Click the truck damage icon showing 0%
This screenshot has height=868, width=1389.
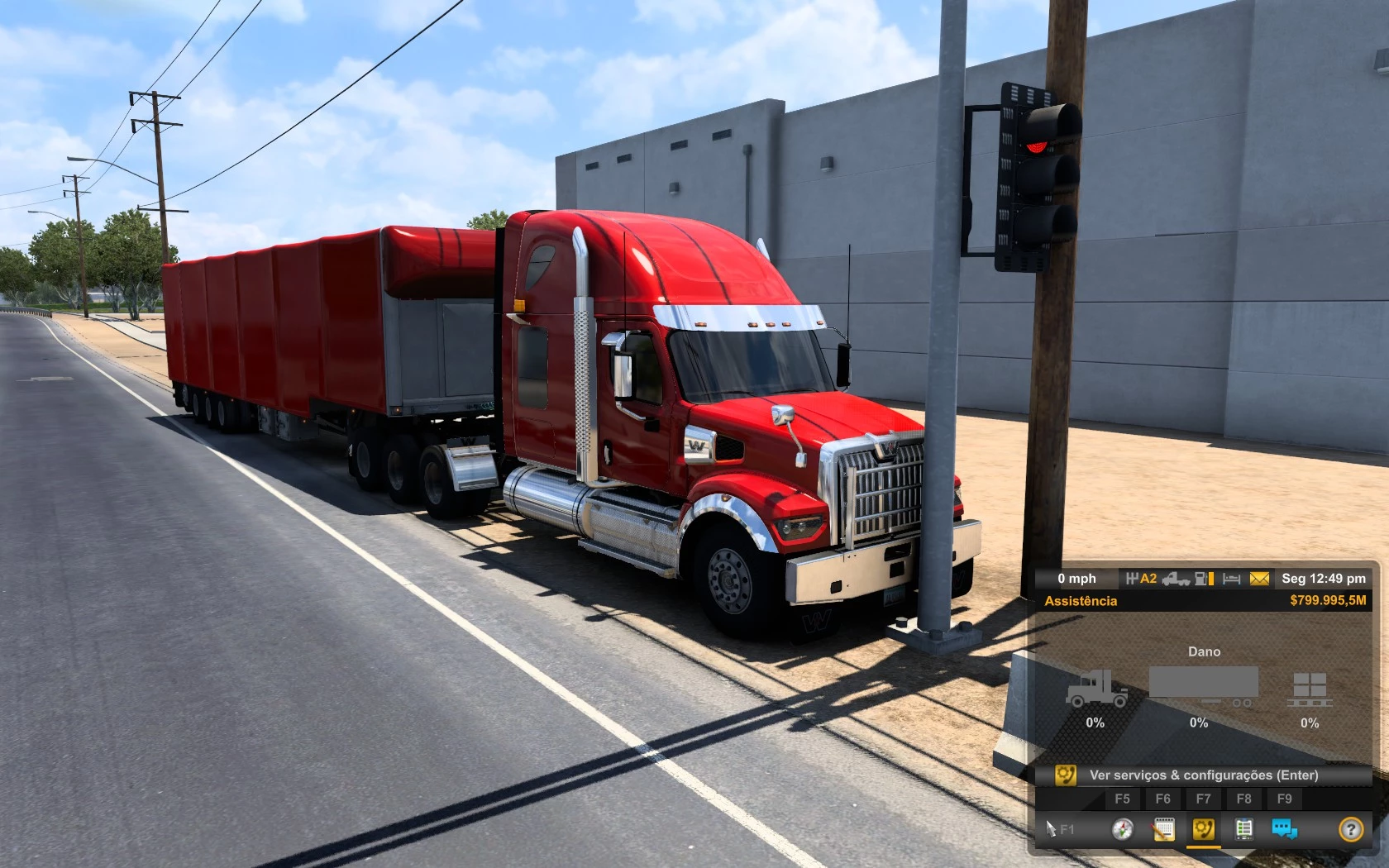pyautogui.click(x=1095, y=687)
